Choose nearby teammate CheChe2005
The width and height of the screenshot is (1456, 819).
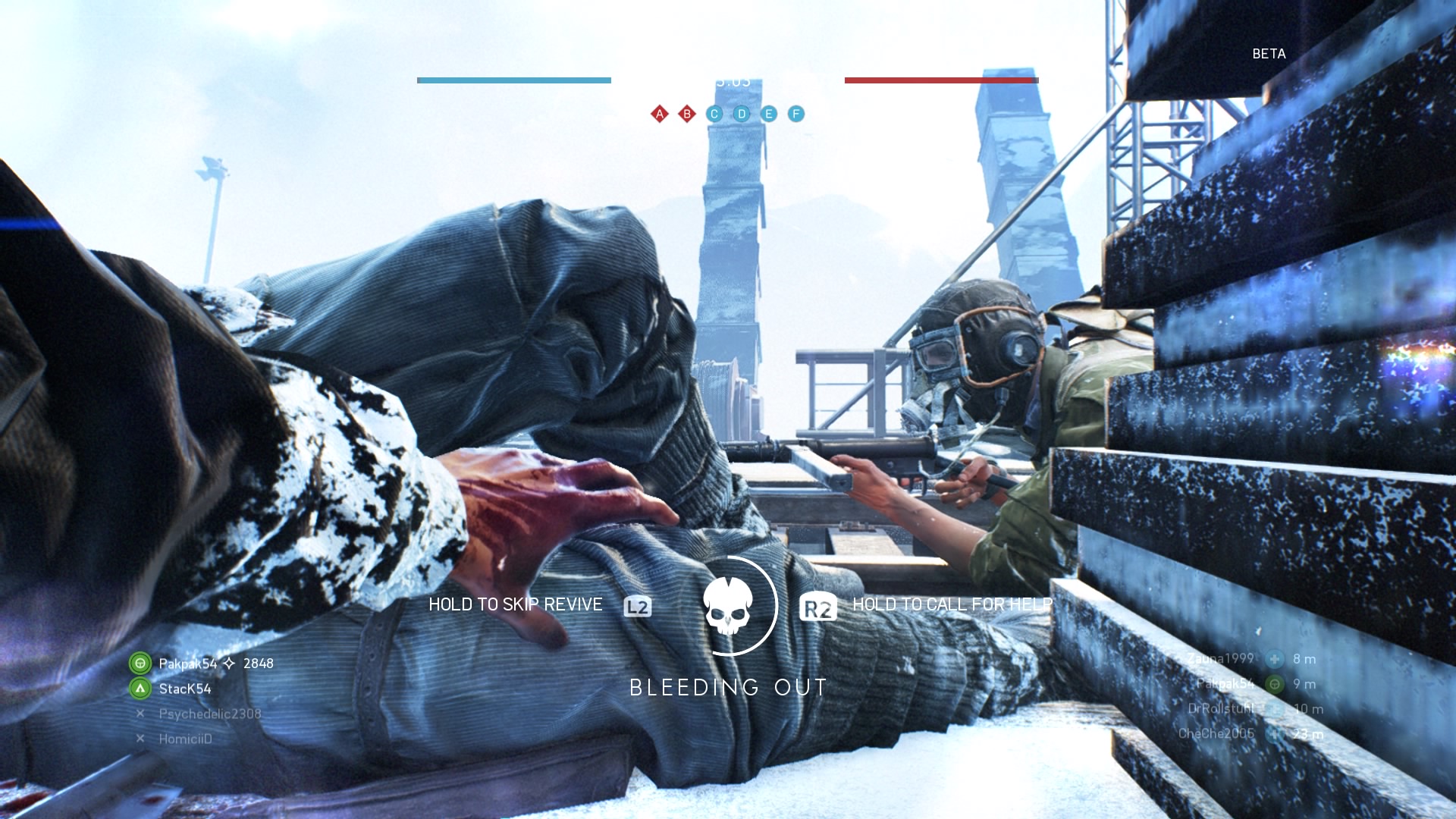(1216, 733)
